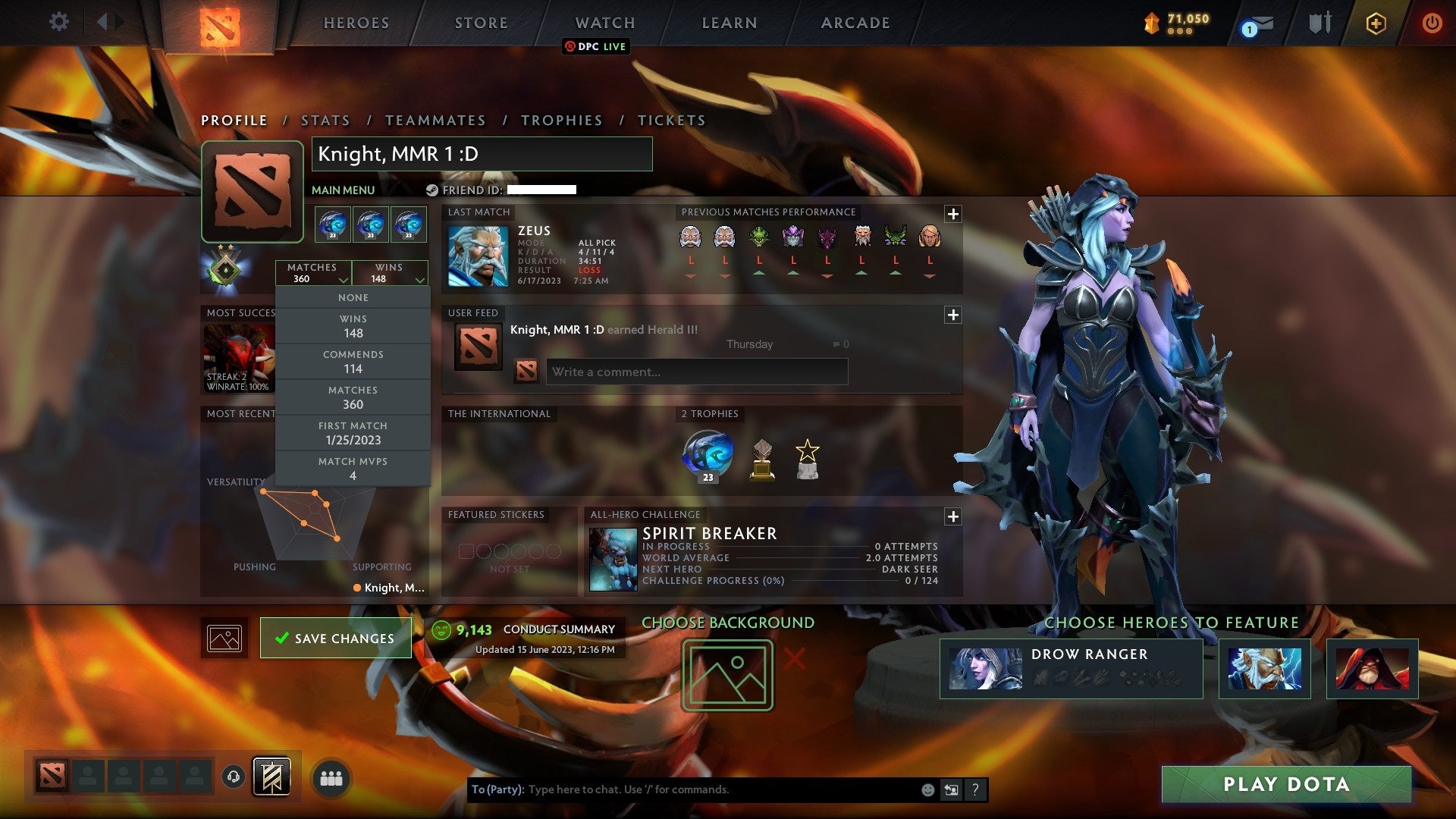The height and width of the screenshot is (819, 1456).
Task: Open the armory shield and sword icon
Action: pos(1319,22)
